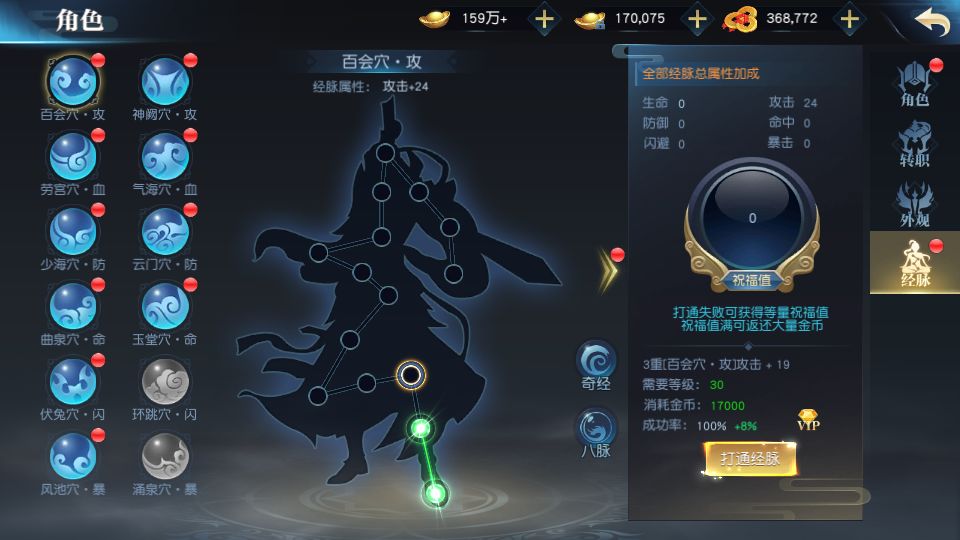The width and height of the screenshot is (960, 540).
Task: Select the 云门穴·防 acupoint icon
Action: [x=165, y=232]
